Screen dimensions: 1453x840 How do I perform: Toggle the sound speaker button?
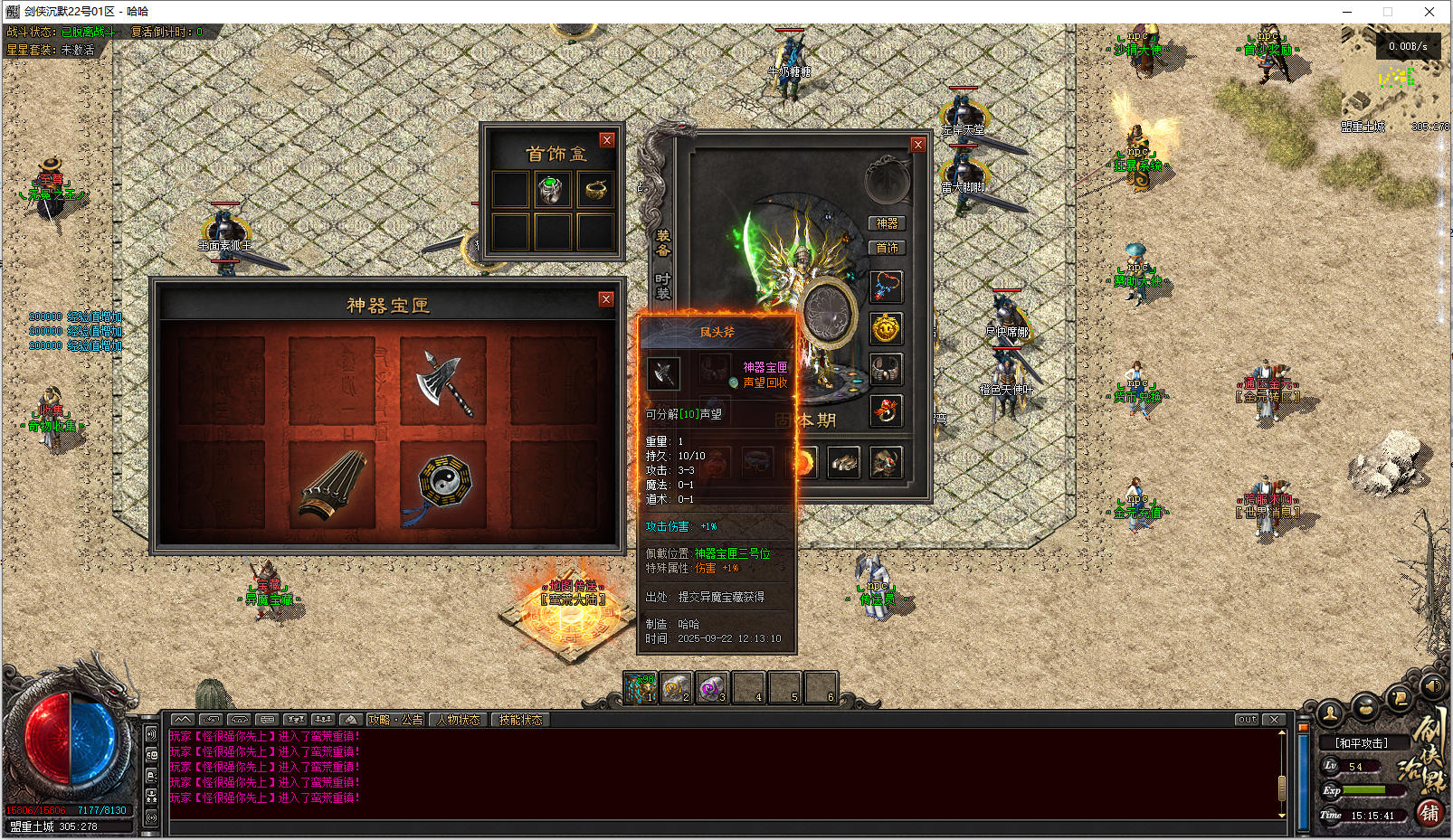click(x=1431, y=686)
